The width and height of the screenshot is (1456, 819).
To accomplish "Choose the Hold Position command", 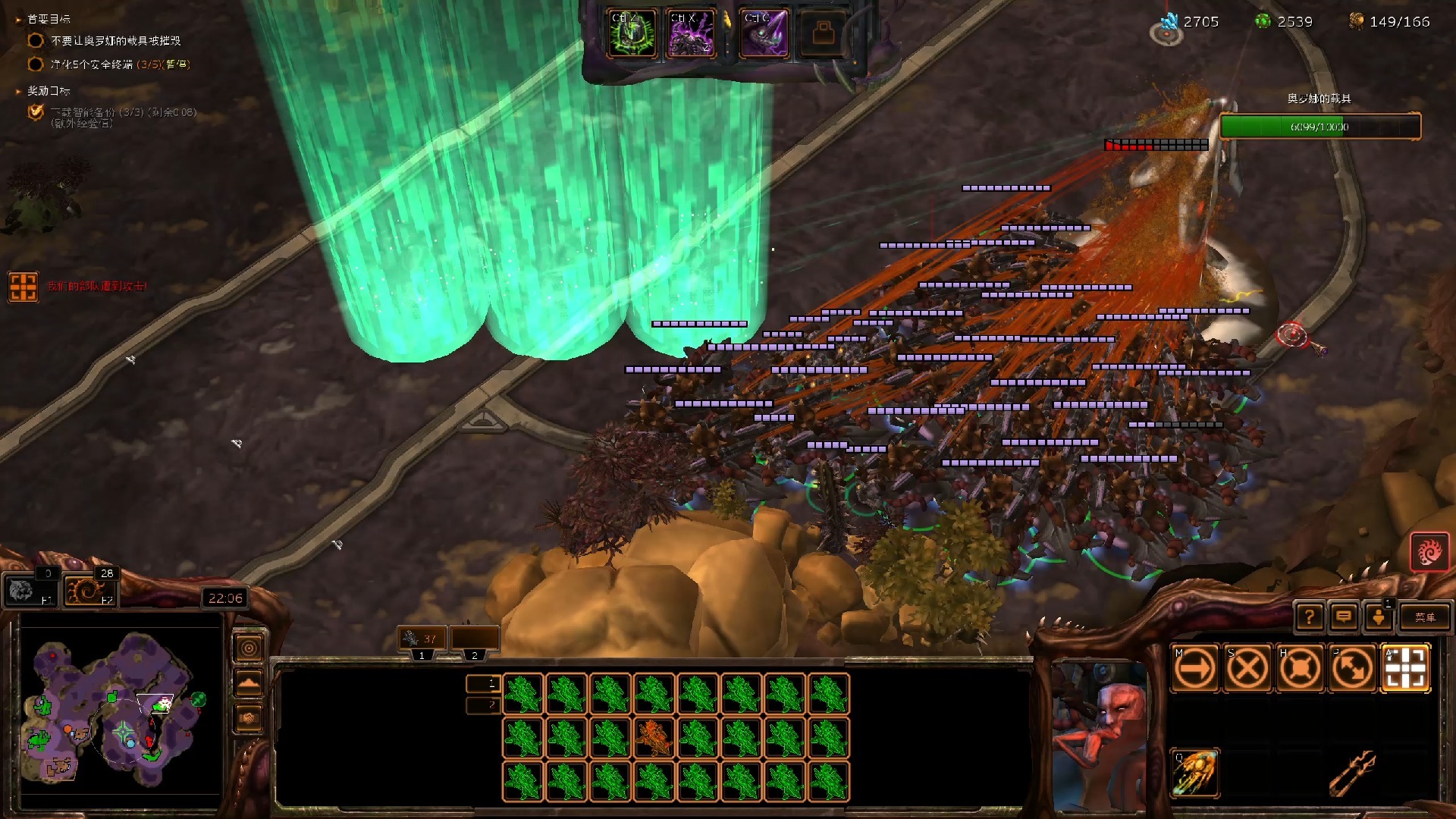I will [1300, 669].
